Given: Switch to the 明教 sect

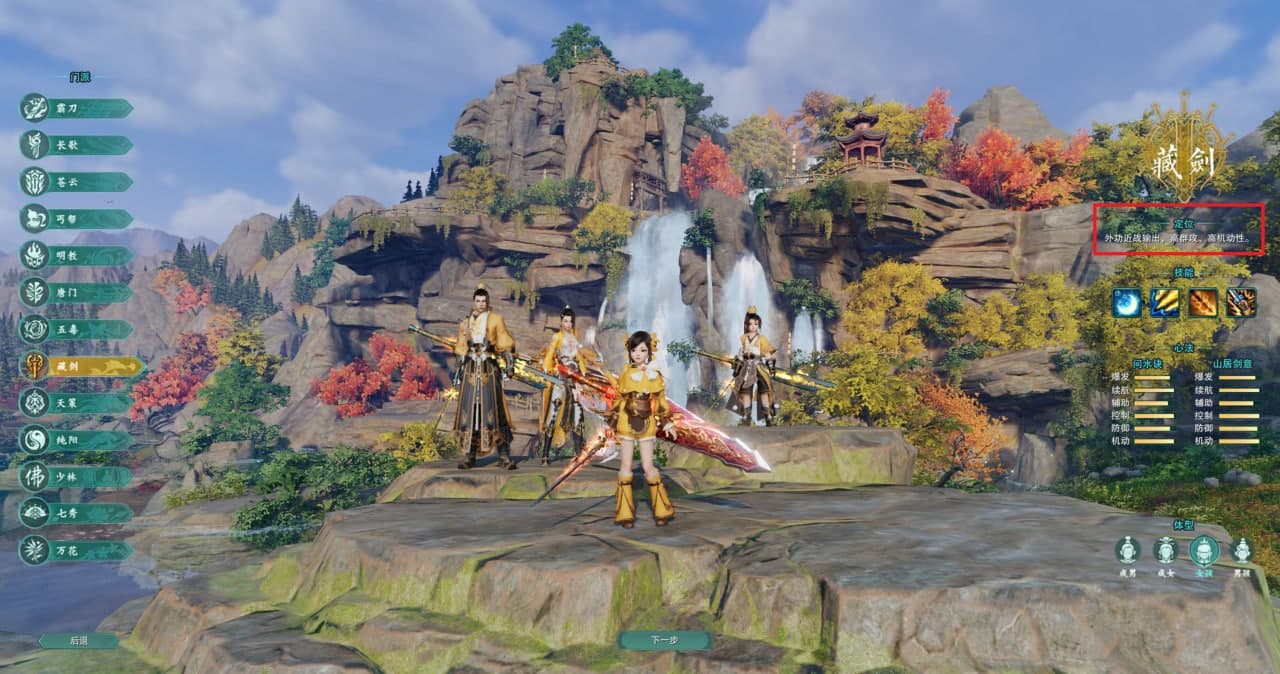Looking at the screenshot, I should (77, 256).
